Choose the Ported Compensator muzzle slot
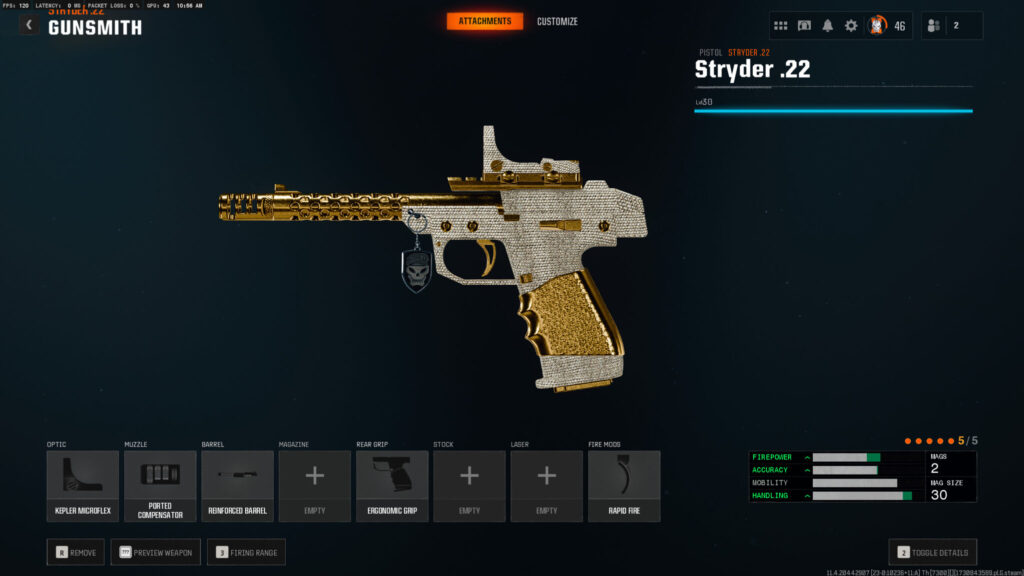The height and width of the screenshot is (576, 1024). tap(160, 486)
